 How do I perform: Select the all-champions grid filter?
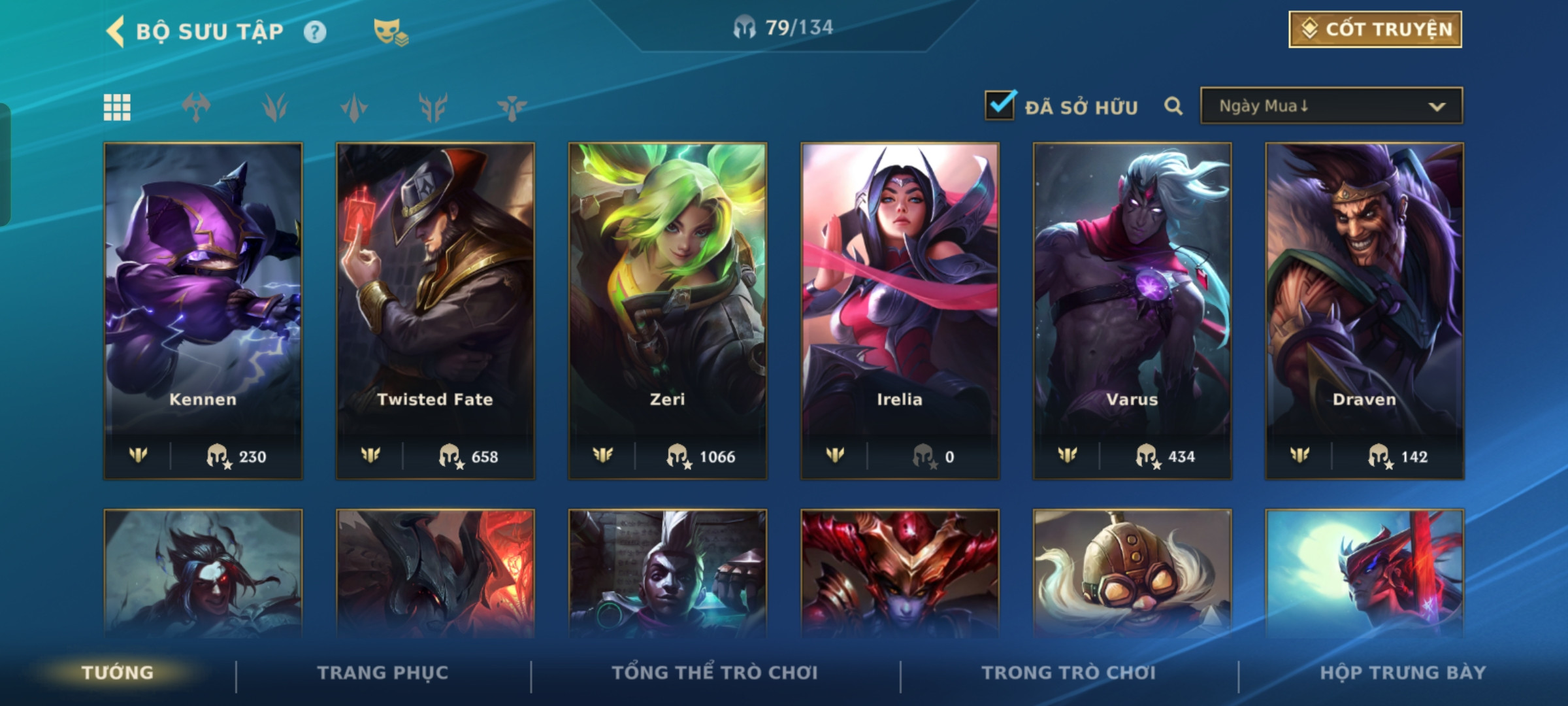point(118,107)
